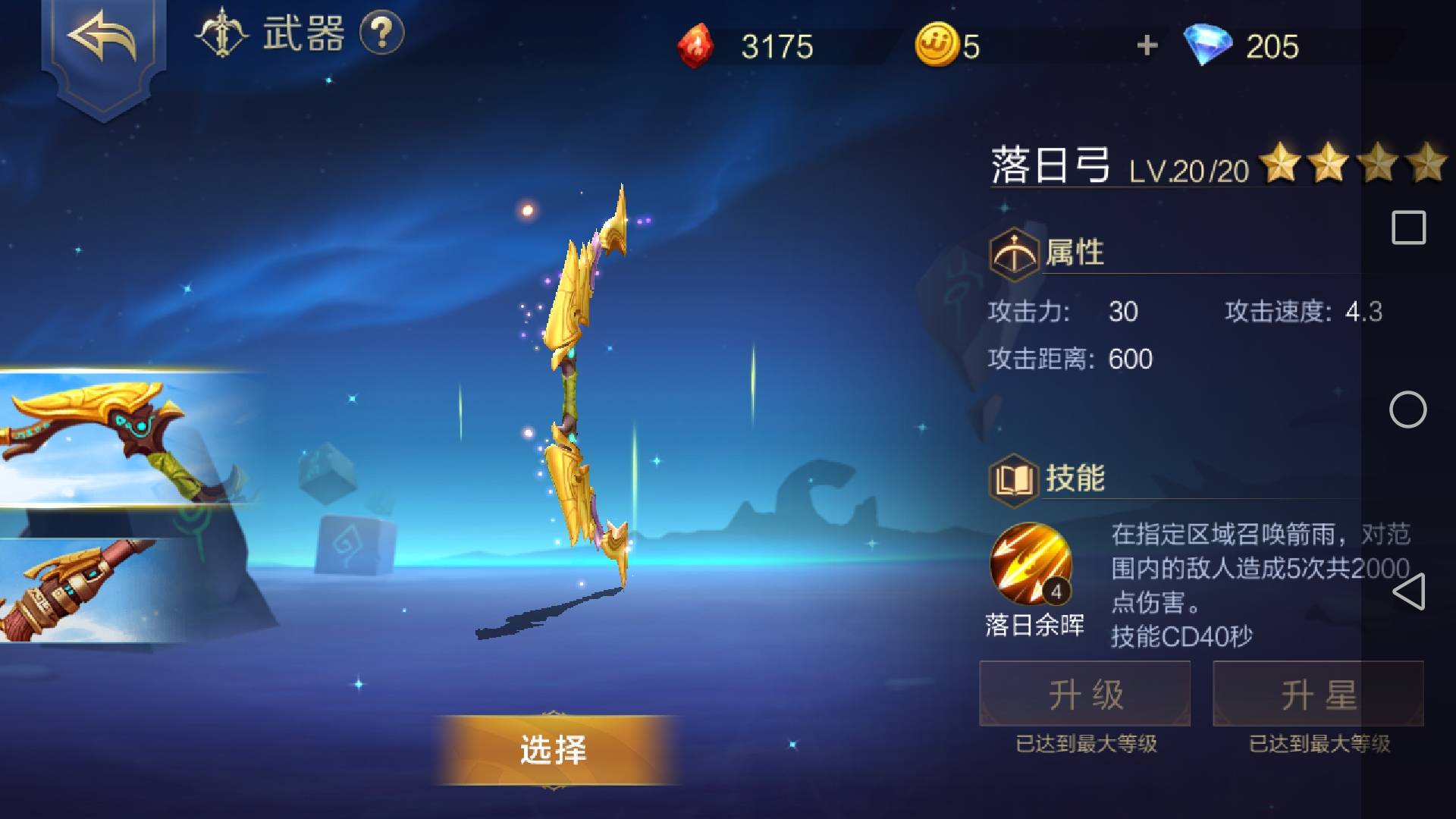Tap the crossed-bow emblem next to 武器 title
This screenshot has height=819, width=1456.
point(221,33)
